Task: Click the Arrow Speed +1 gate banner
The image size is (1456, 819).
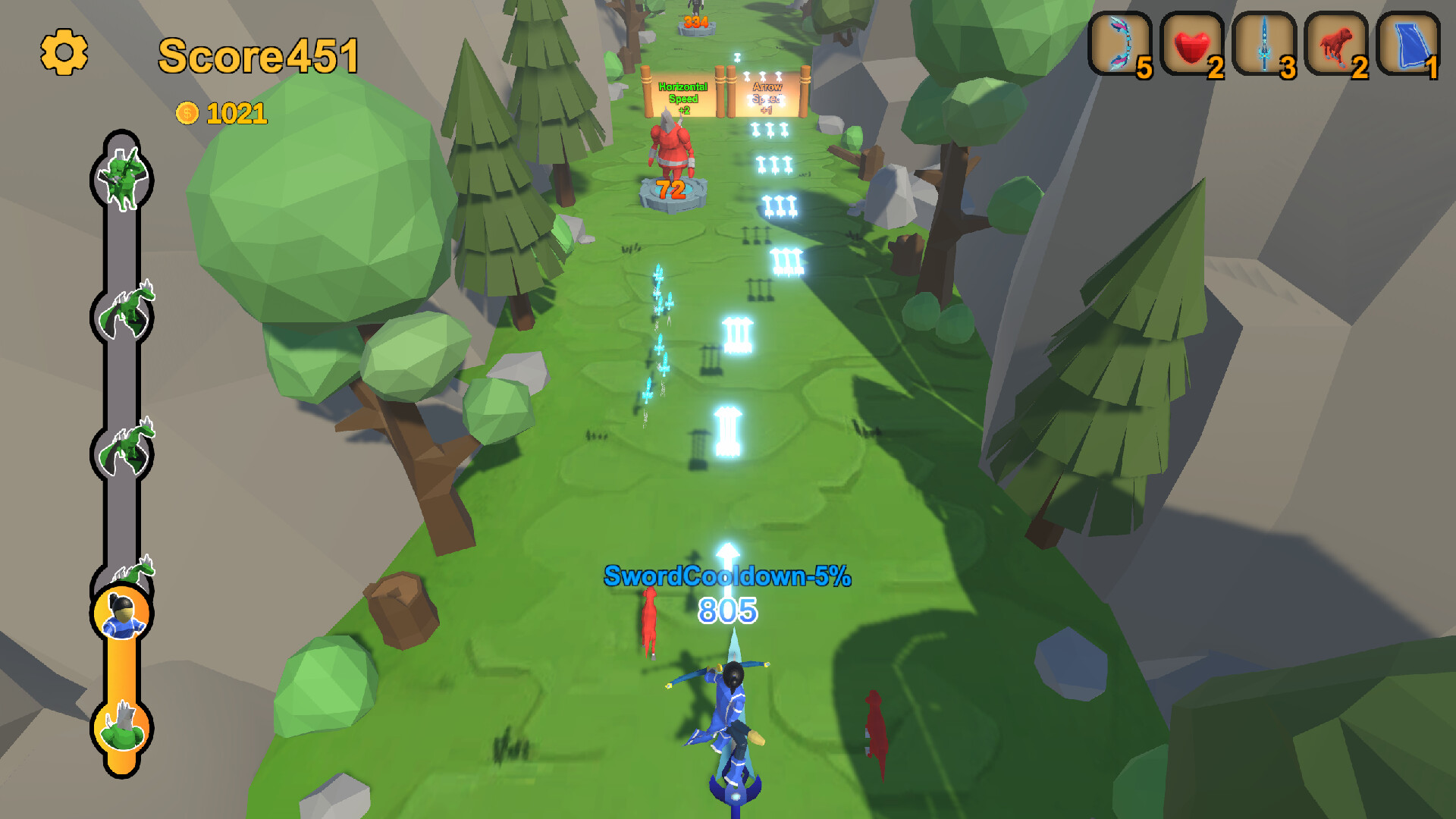Action: [768, 97]
